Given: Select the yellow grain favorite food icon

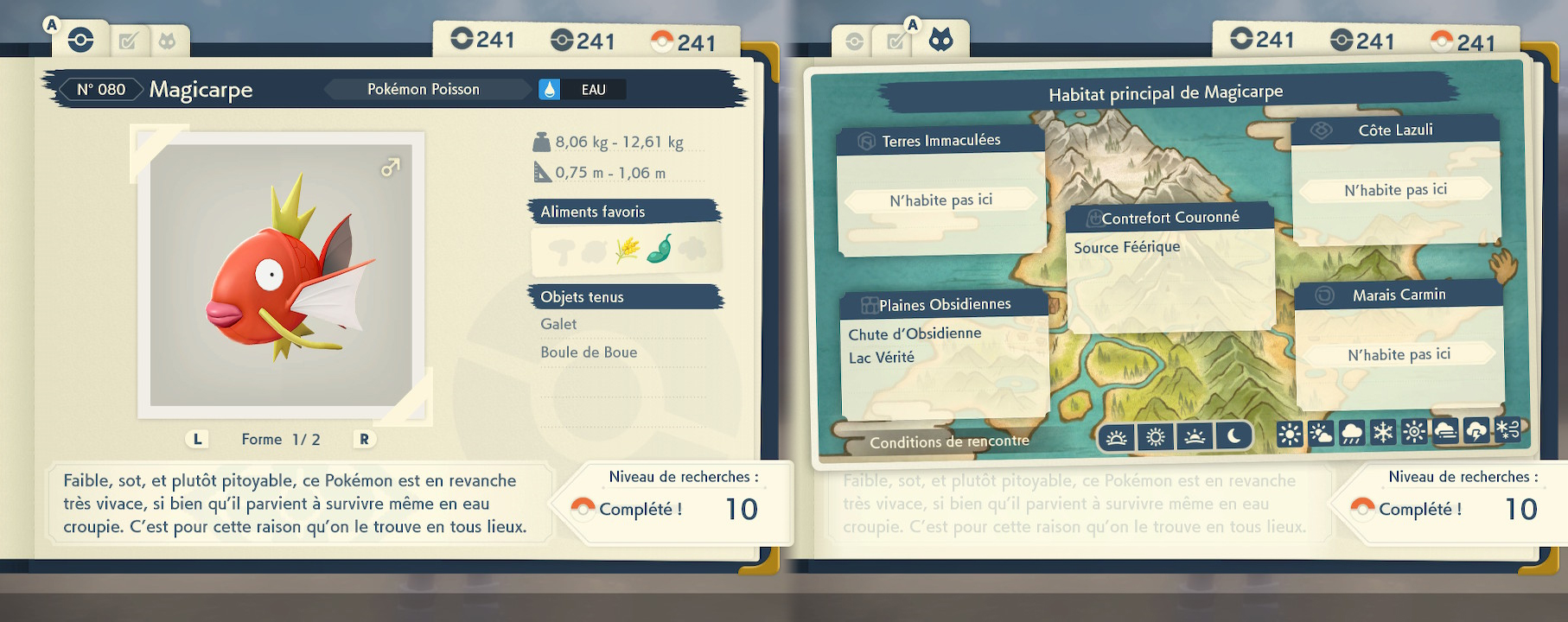Looking at the screenshot, I should 628,250.
